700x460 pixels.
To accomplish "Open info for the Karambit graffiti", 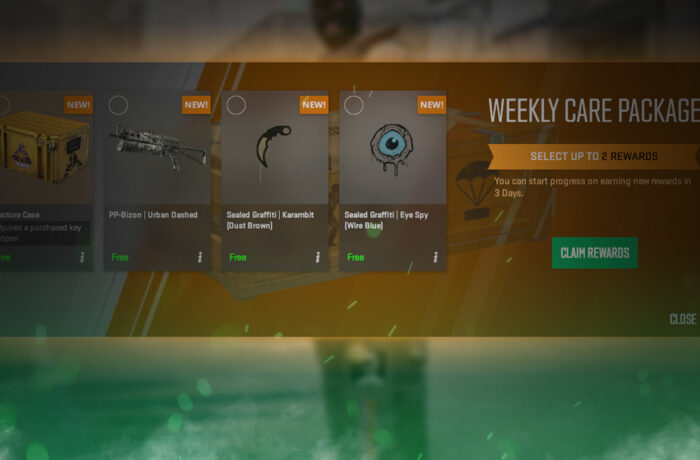I will [x=318, y=257].
